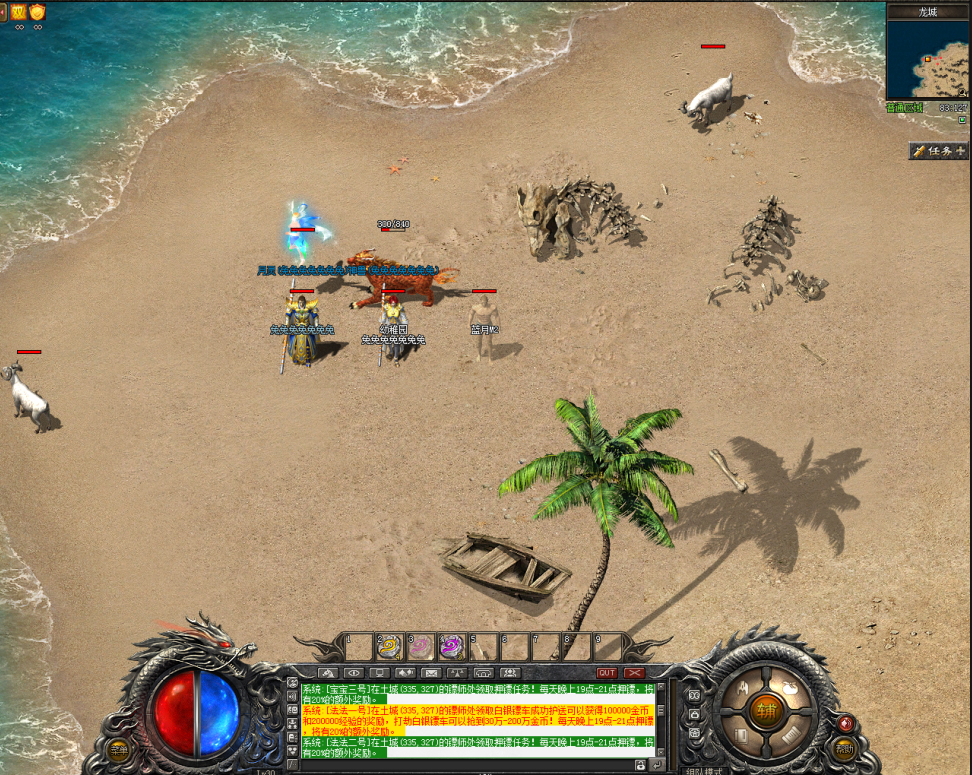
Task: Use the pink swirl skill in slot 3
Action: [420, 647]
